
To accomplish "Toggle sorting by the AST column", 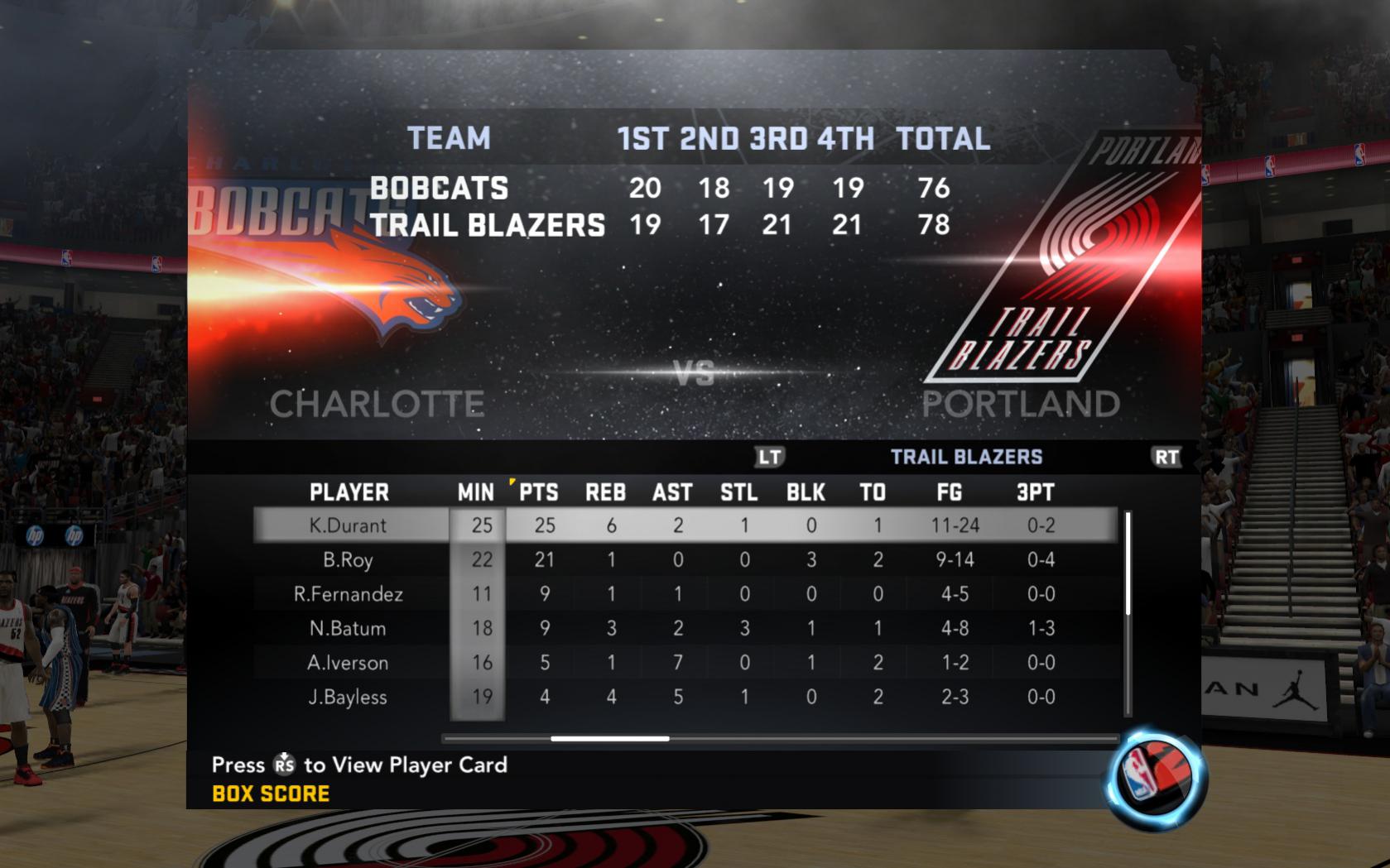I will pos(672,492).
